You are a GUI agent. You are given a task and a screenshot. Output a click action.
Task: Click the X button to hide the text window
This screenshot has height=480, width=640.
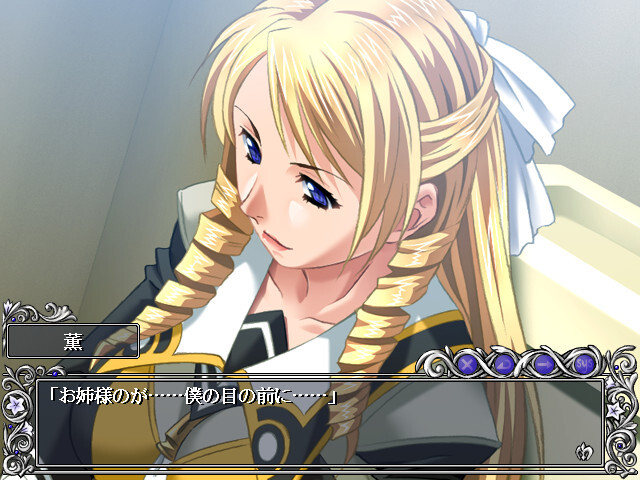coord(466,363)
